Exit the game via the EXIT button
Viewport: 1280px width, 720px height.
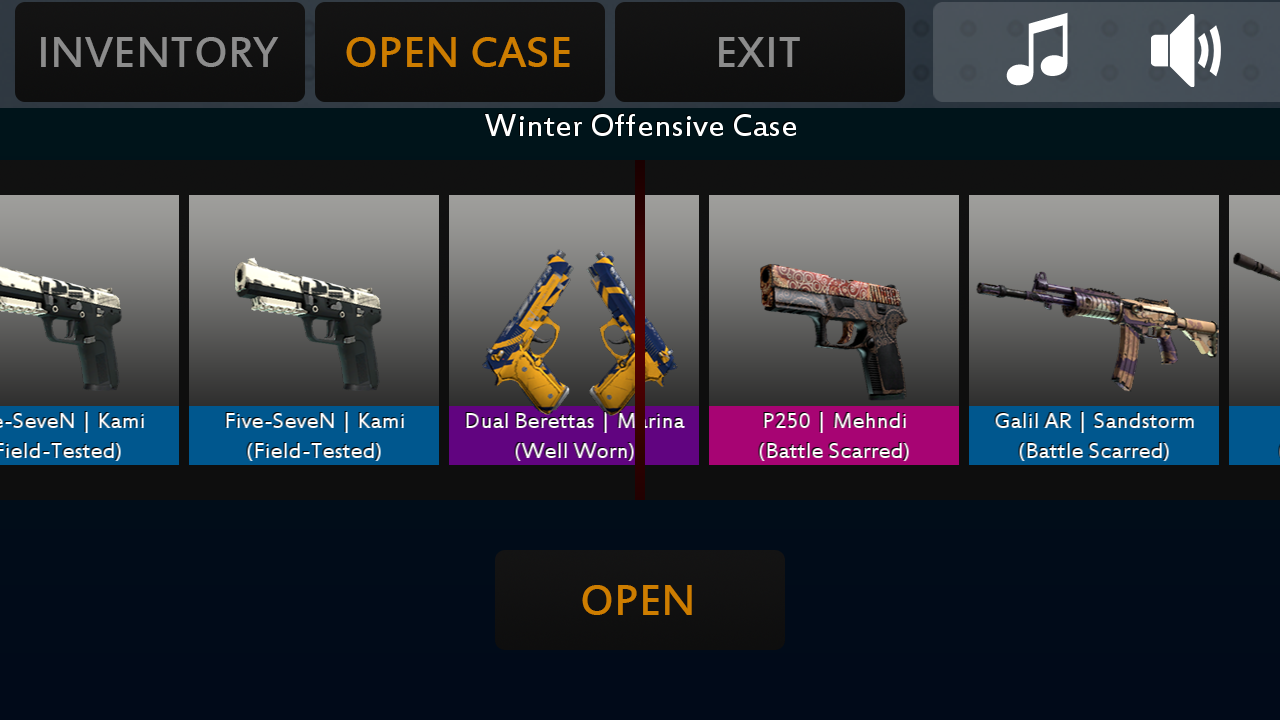759,52
